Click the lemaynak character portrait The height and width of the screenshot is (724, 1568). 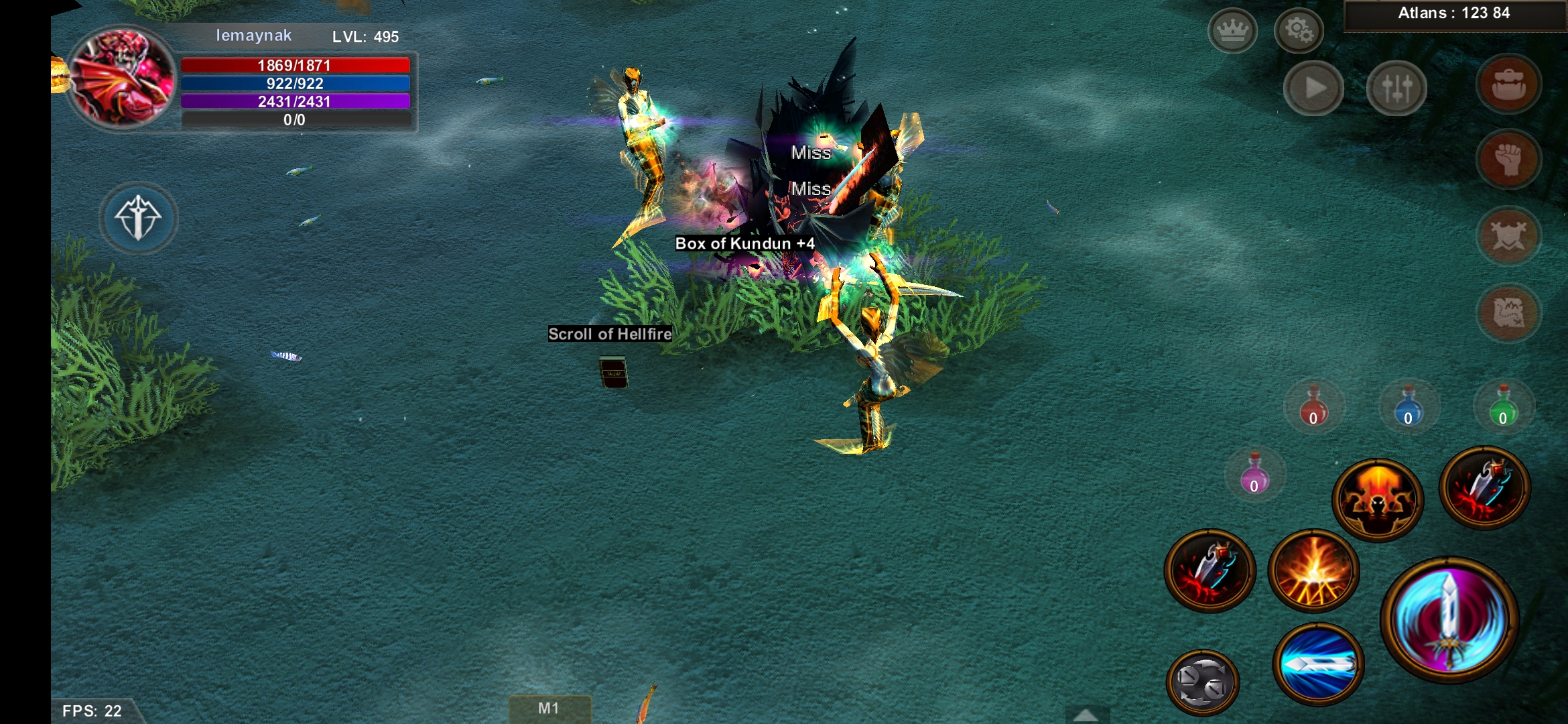(x=121, y=78)
